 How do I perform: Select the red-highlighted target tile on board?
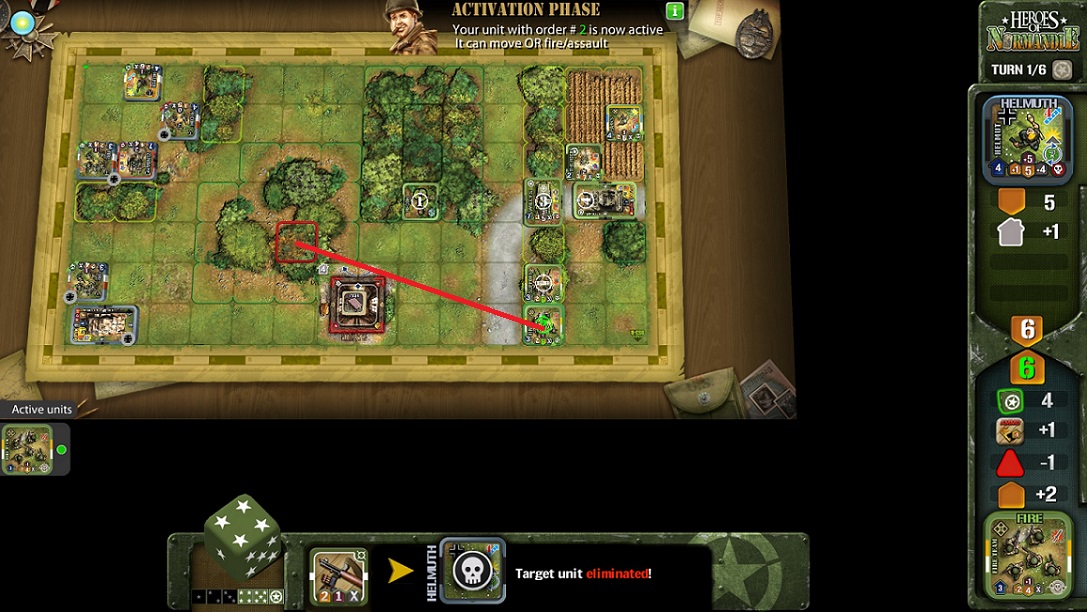tap(296, 243)
